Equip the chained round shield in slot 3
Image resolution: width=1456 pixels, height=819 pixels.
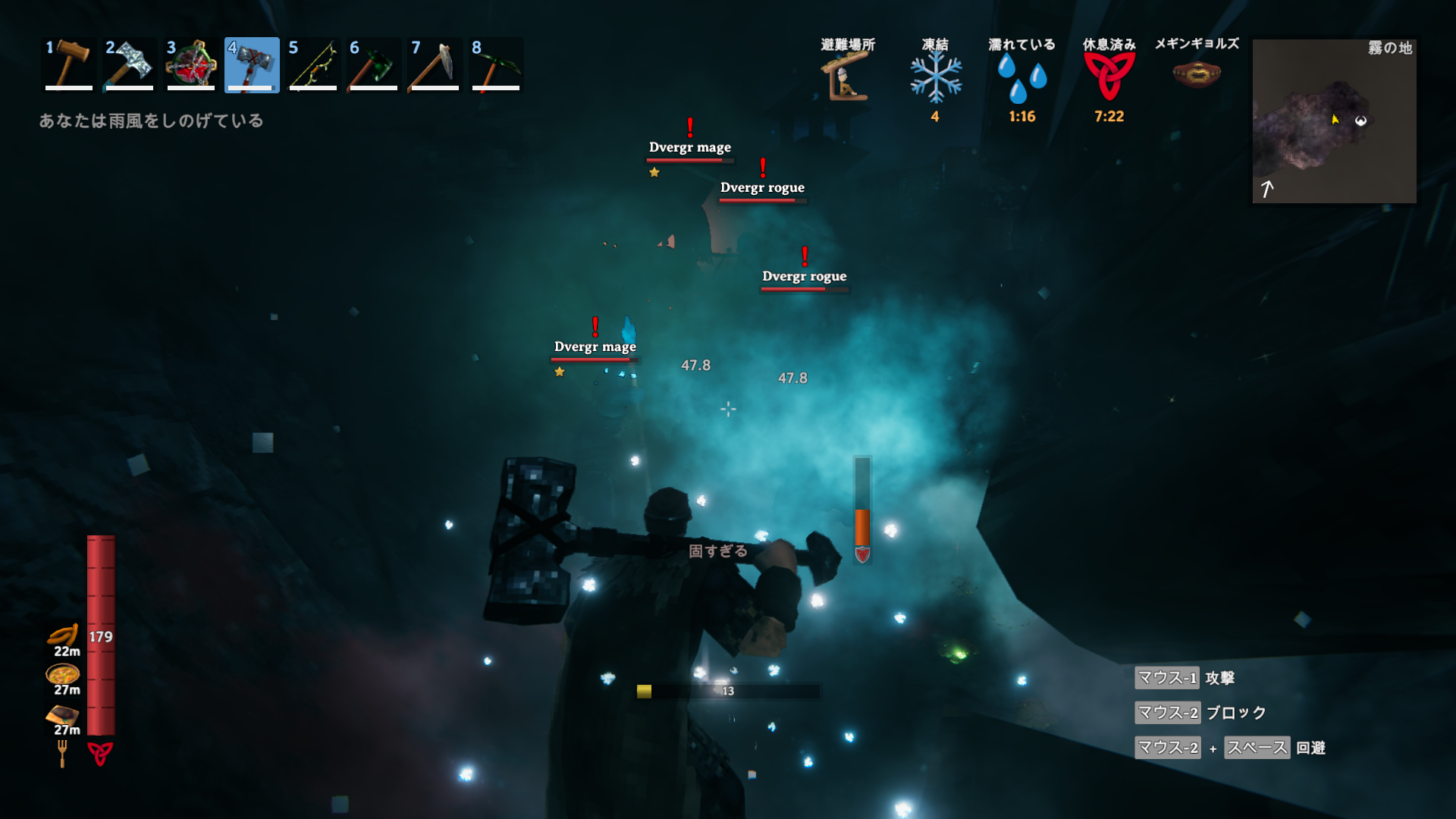pyautogui.click(x=191, y=65)
